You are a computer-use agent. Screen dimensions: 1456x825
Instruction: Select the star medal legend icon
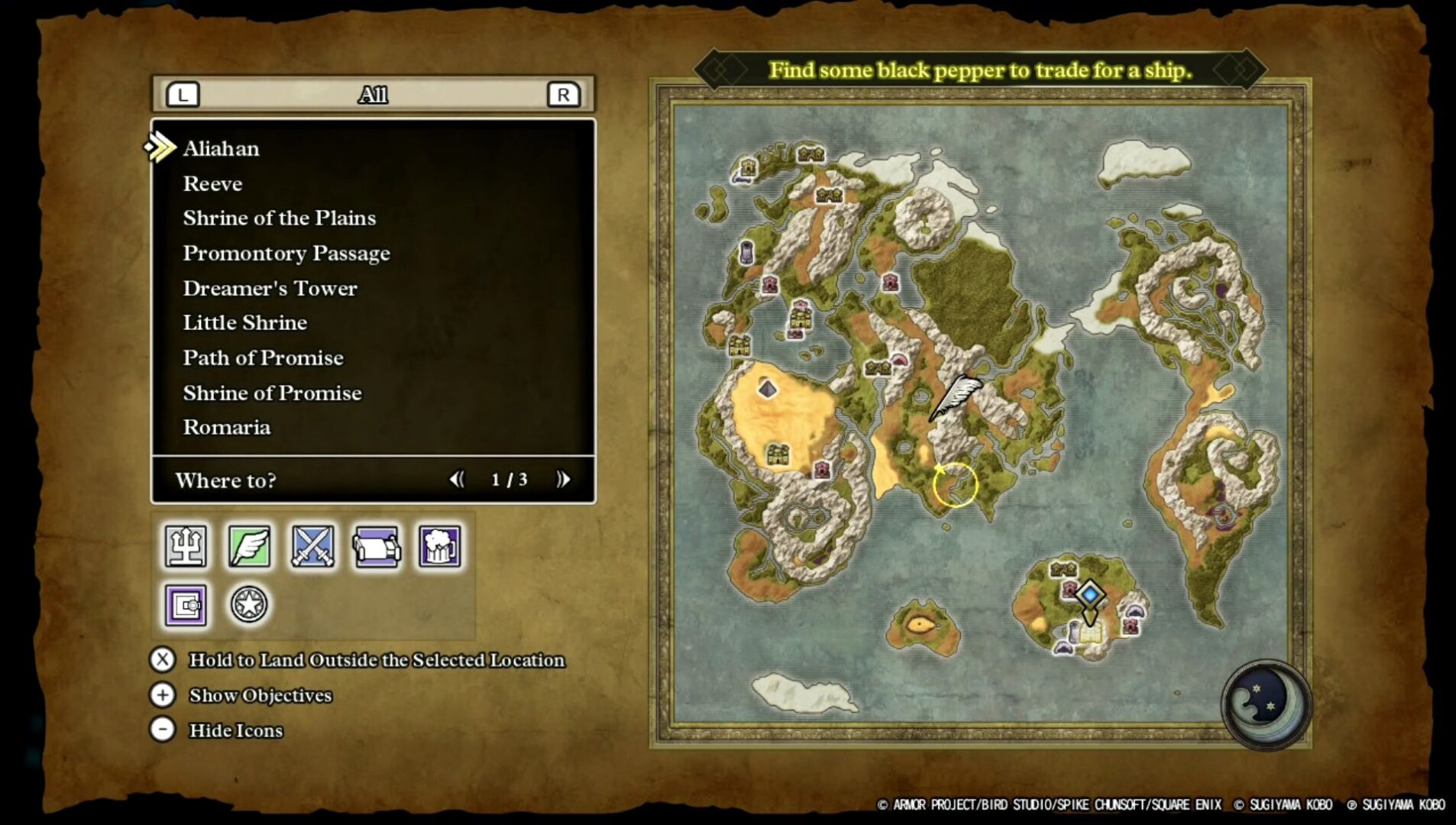point(249,605)
